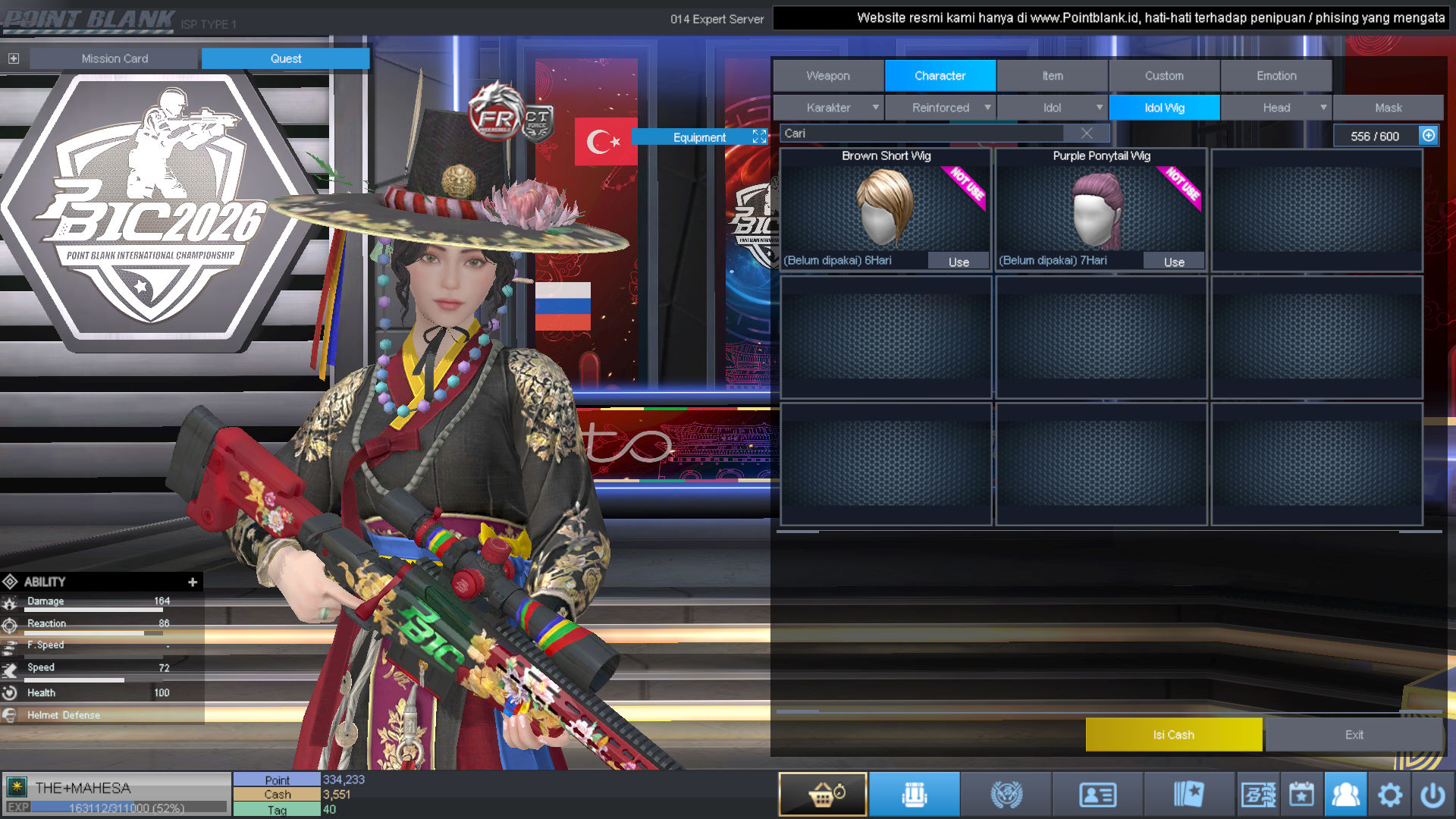Image resolution: width=1456 pixels, height=819 pixels.
Task: Open the Mission Card tab
Action: [x=115, y=58]
